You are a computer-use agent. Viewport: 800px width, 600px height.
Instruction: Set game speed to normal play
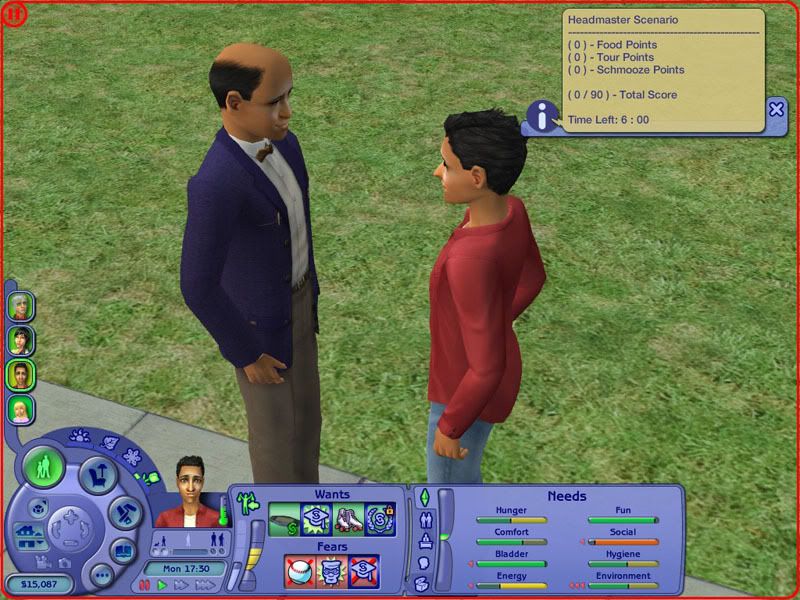point(163,585)
